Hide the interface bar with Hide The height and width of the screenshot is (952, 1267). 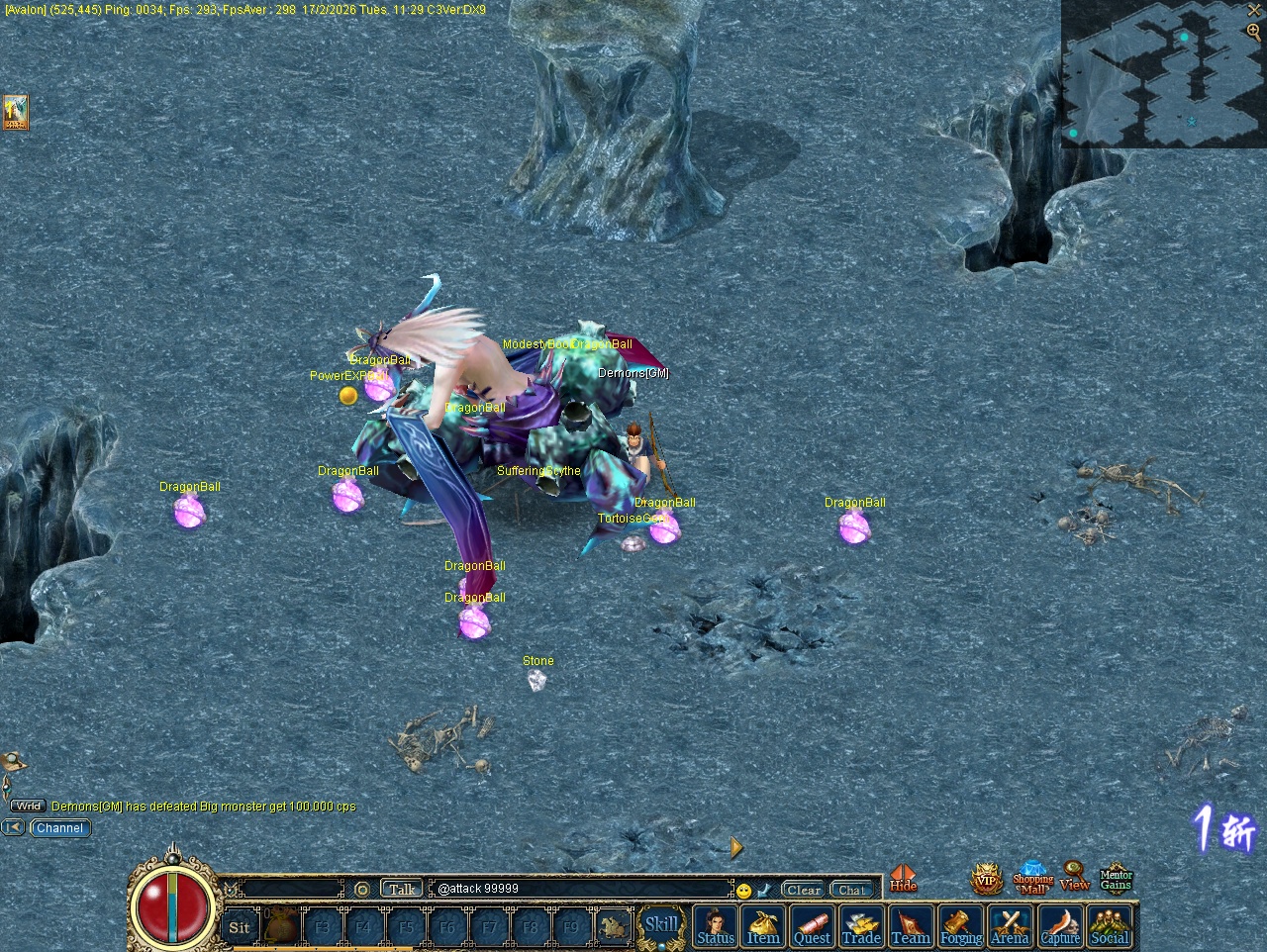(x=903, y=879)
